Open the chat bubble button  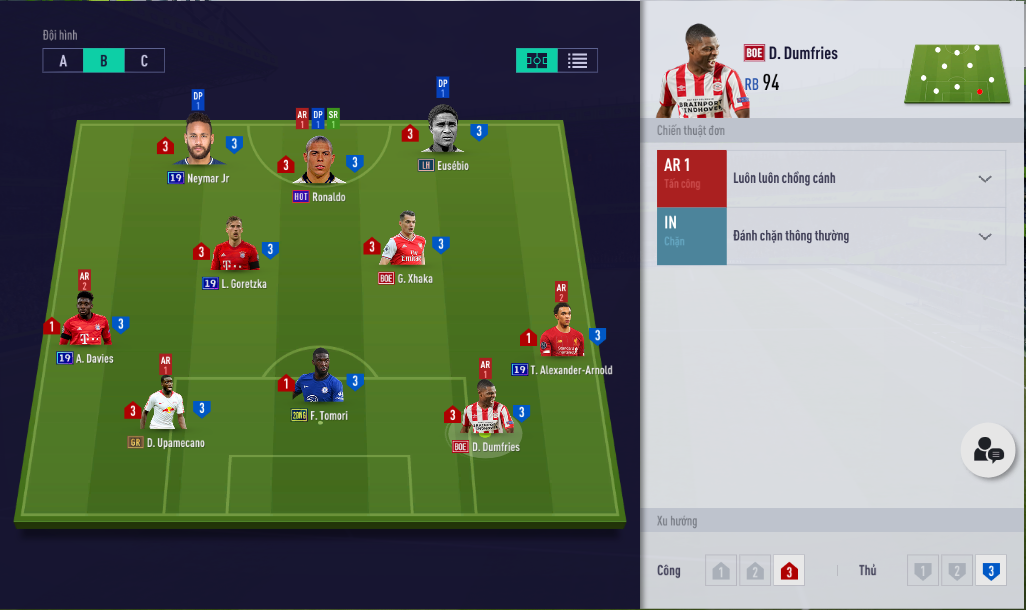pyautogui.click(x=988, y=451)
